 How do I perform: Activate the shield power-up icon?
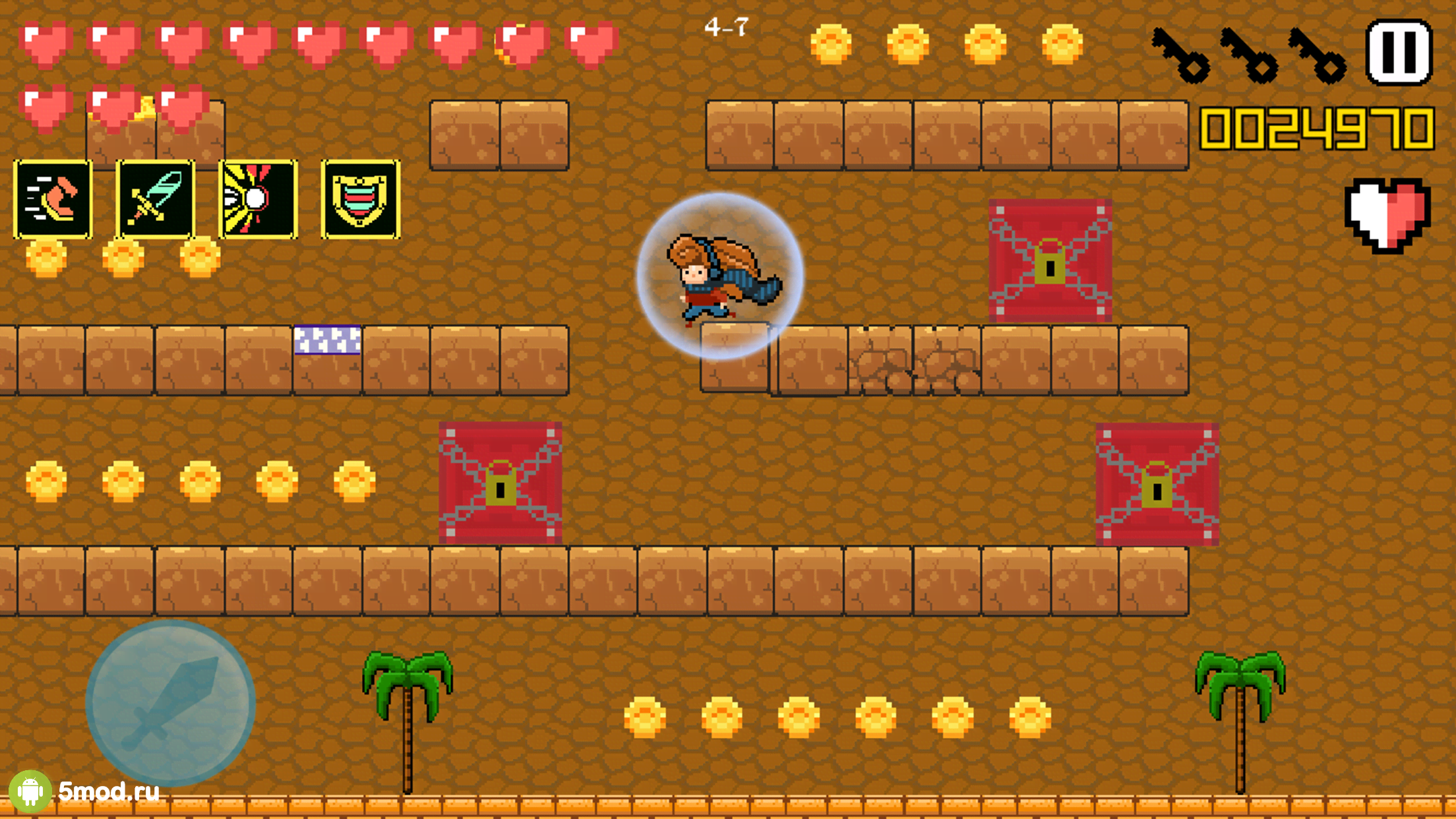coord(361,199)
